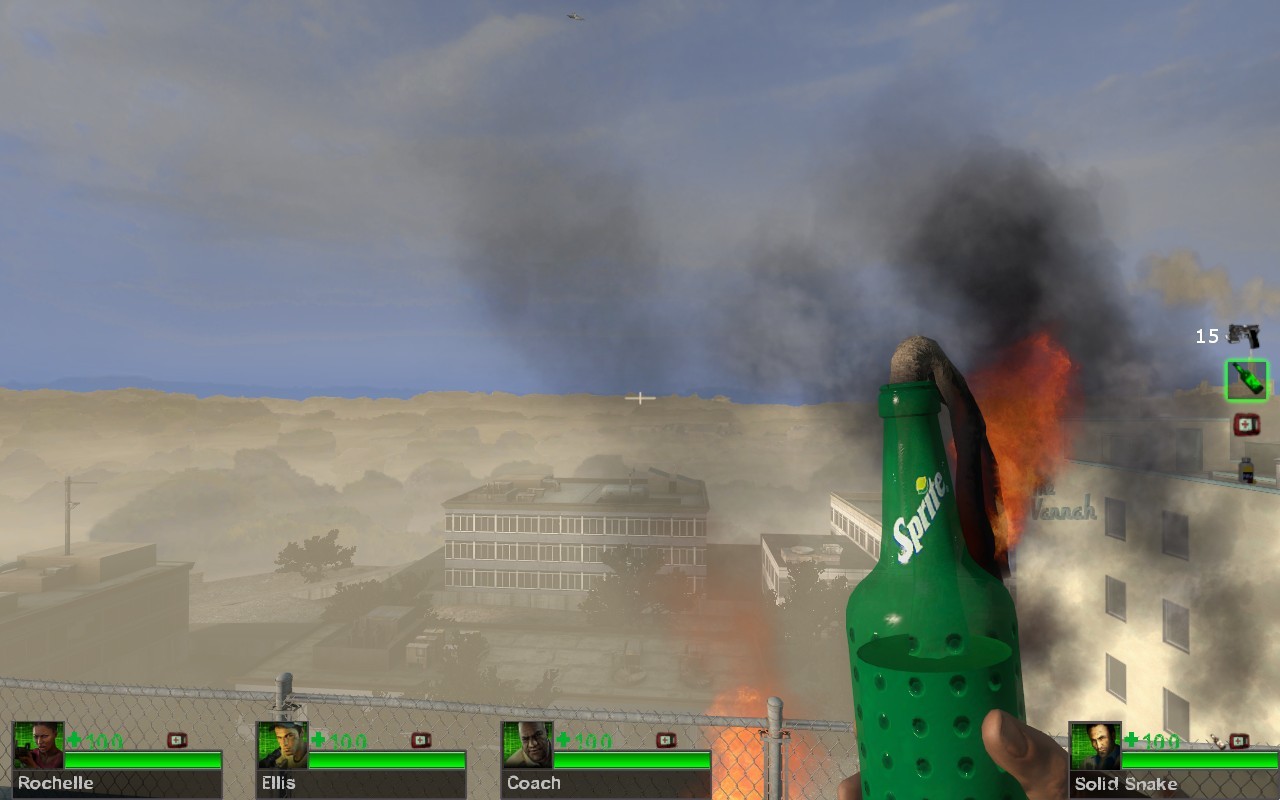Click the pistol weapon icon

point(1245,335)
